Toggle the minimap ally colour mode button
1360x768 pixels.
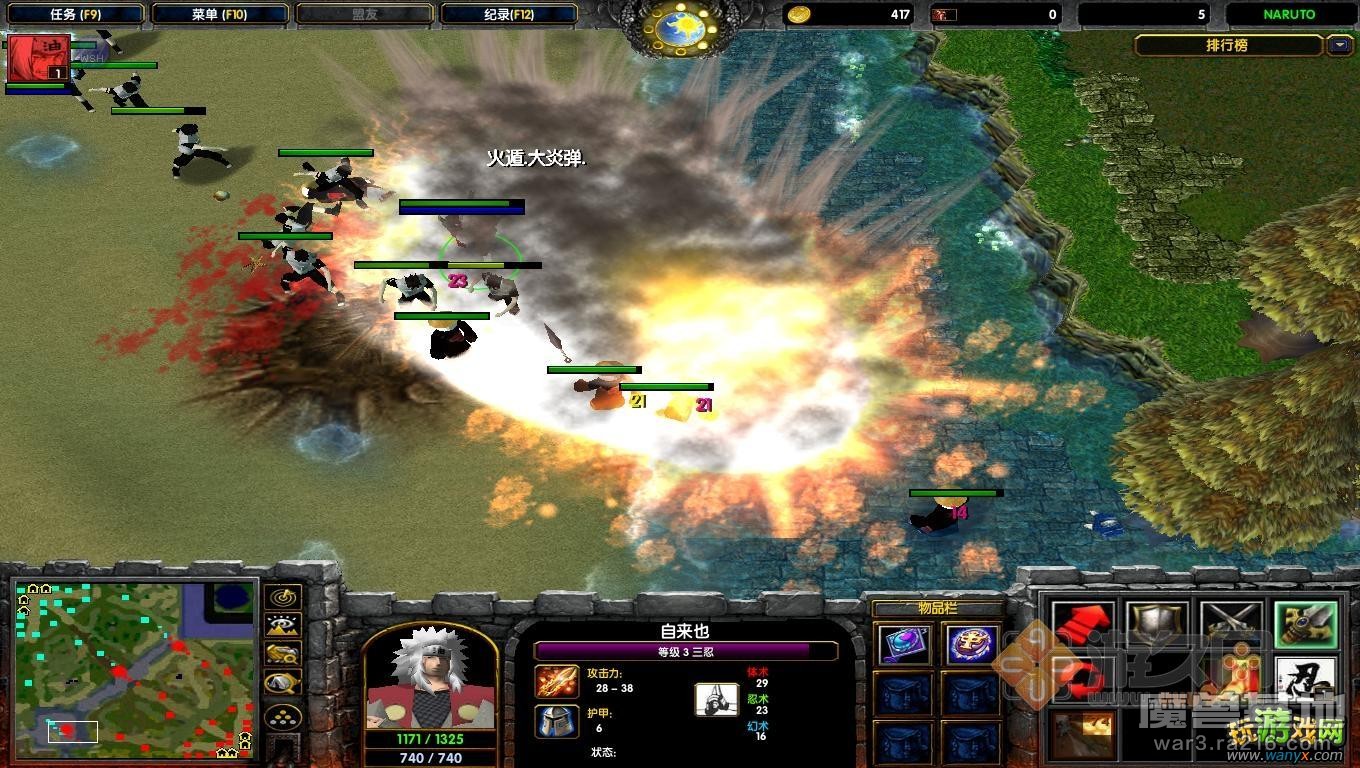(282, 655)
